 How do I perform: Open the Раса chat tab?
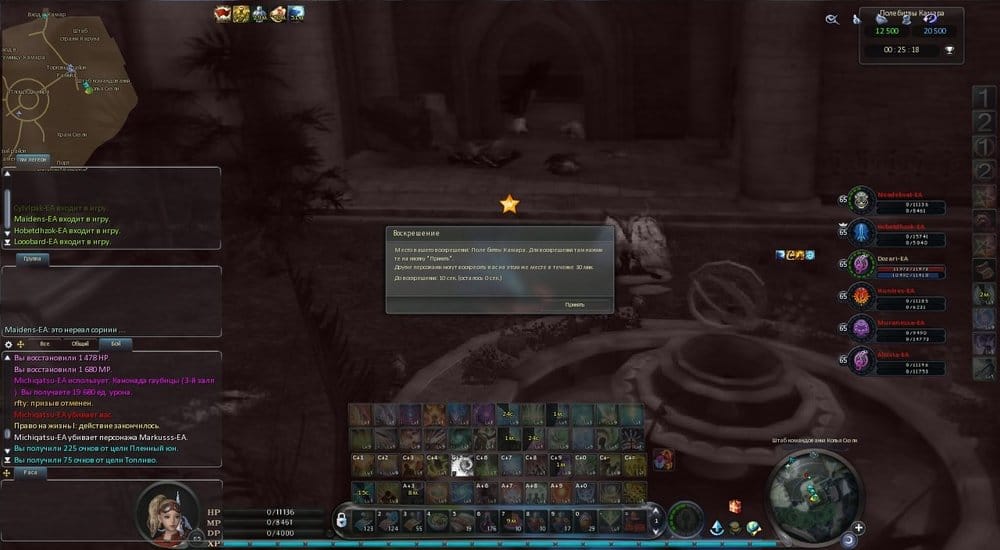coord(31,472)
